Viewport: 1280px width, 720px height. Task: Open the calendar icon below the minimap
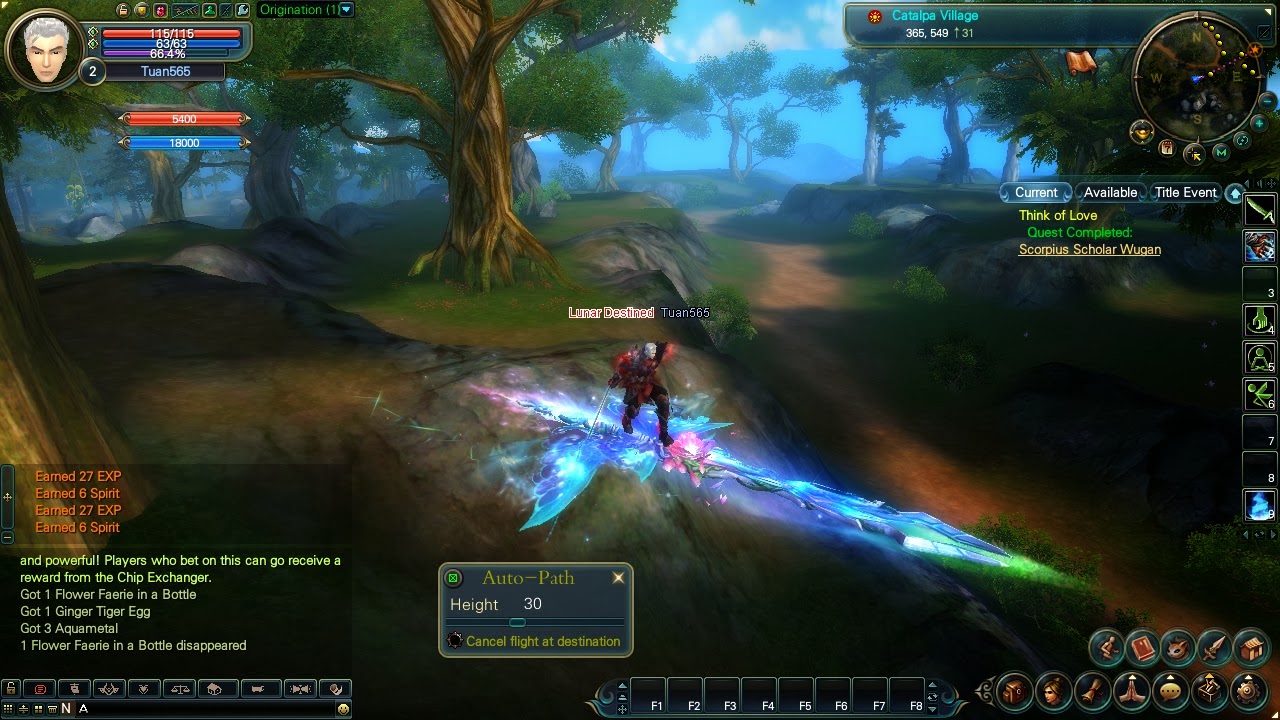(x=1167, y=148)
